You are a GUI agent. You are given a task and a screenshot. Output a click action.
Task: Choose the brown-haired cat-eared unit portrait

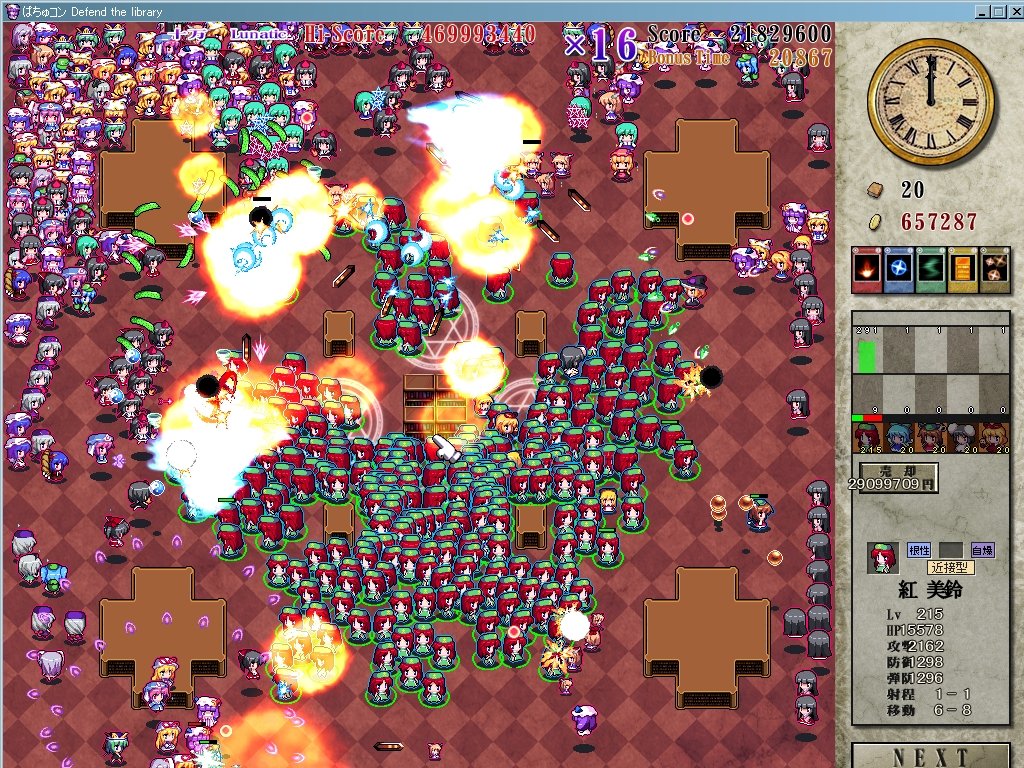(931, 438)
